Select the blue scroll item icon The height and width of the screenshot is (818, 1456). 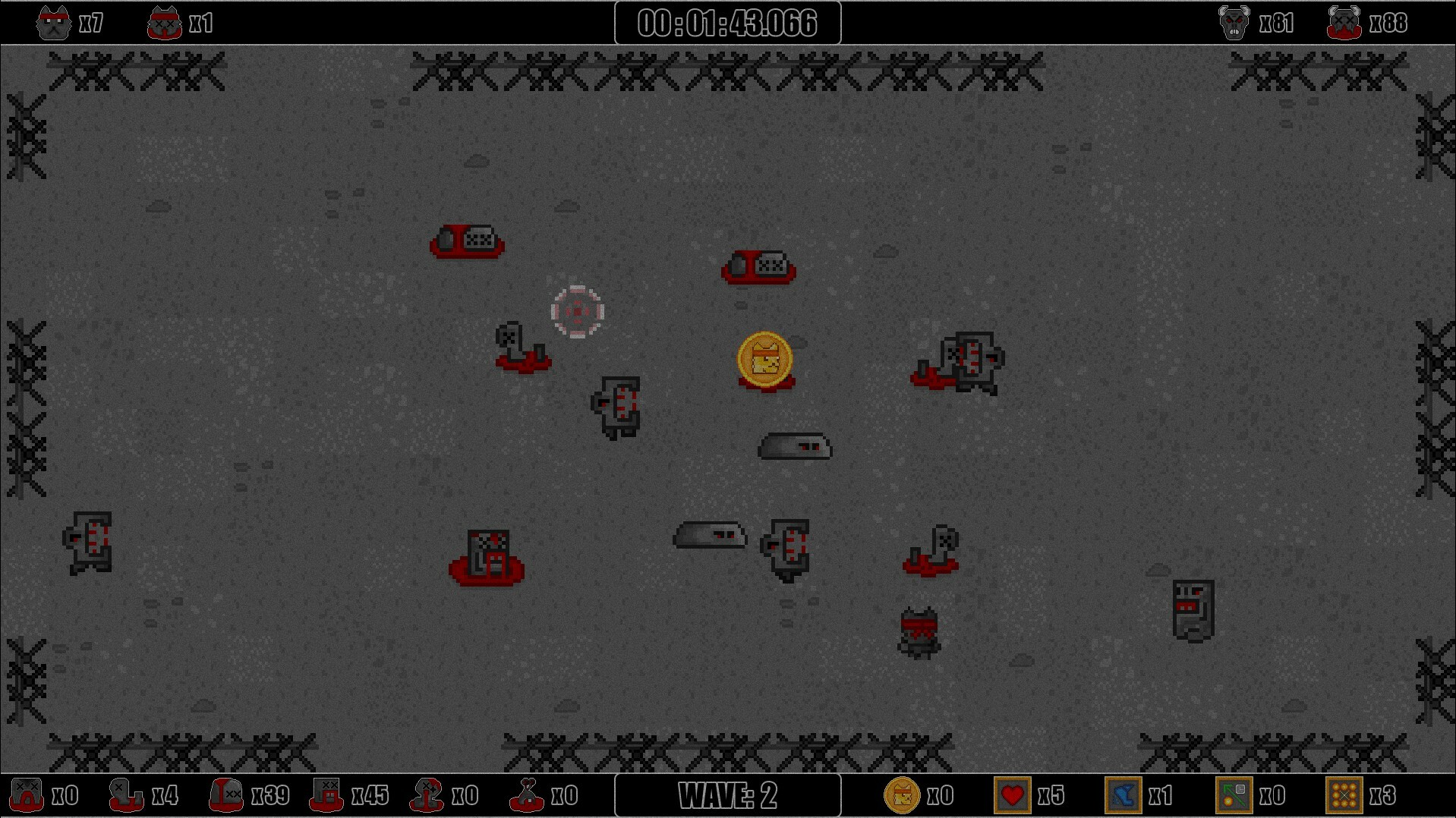click(1125, 796)
